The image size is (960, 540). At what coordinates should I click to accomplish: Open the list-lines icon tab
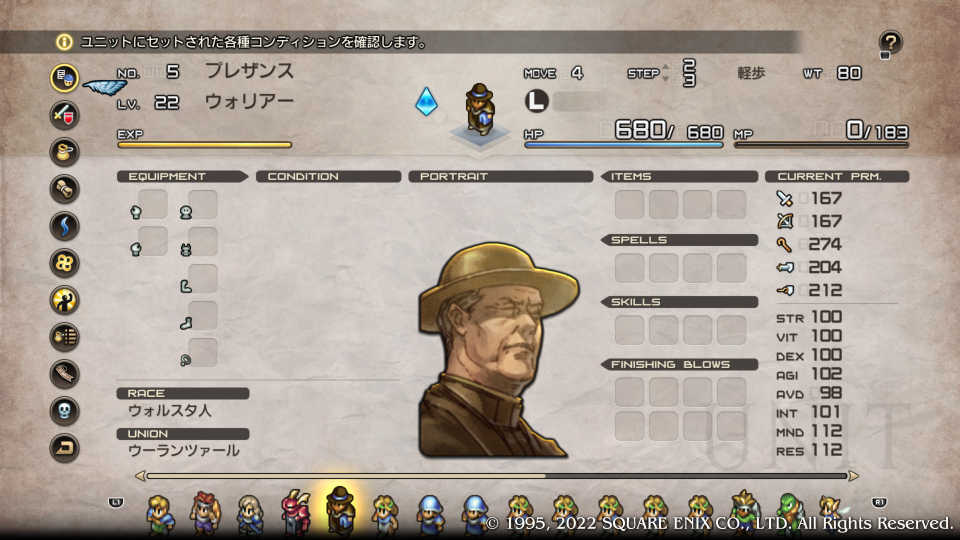click(x=65, y=337)
